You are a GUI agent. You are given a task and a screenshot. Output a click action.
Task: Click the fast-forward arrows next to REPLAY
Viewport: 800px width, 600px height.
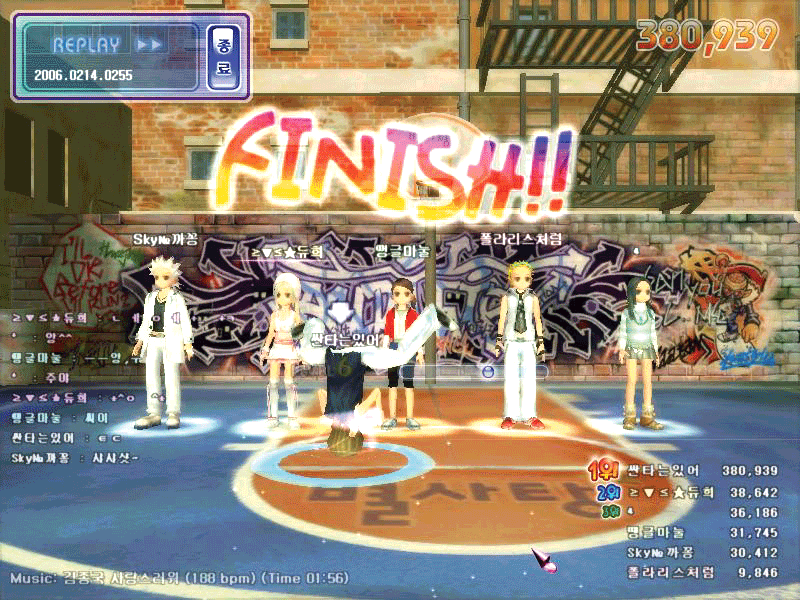click(149, 45)
